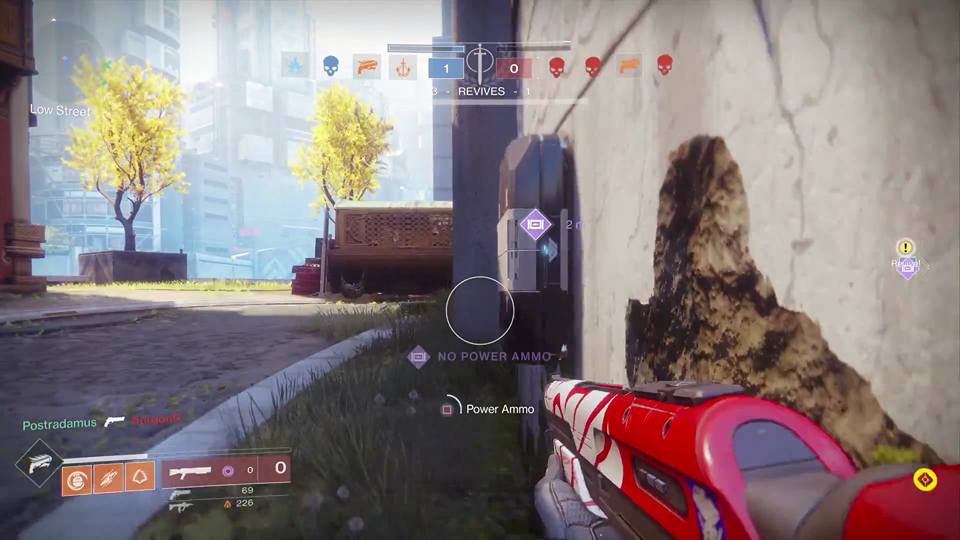Click the red team orange gun icon
This screenshot has height=540, width=960.
coord(629,67)
